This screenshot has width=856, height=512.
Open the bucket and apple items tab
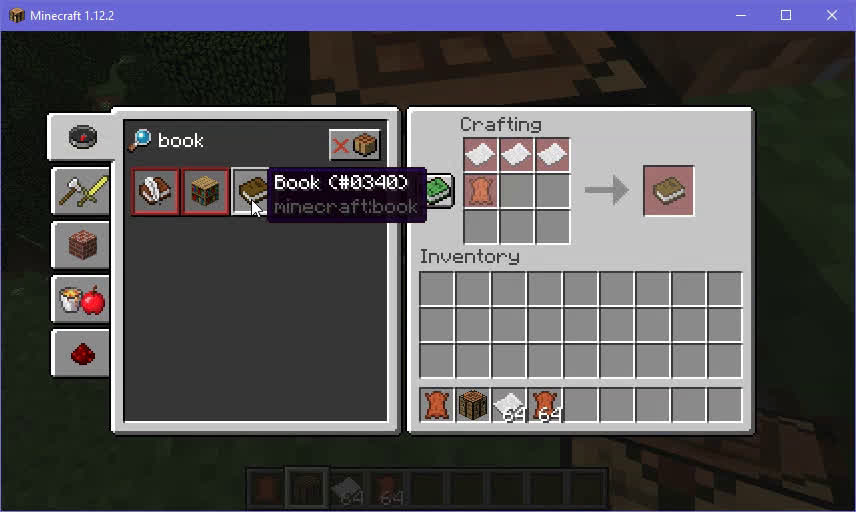[x=83, y=298]
